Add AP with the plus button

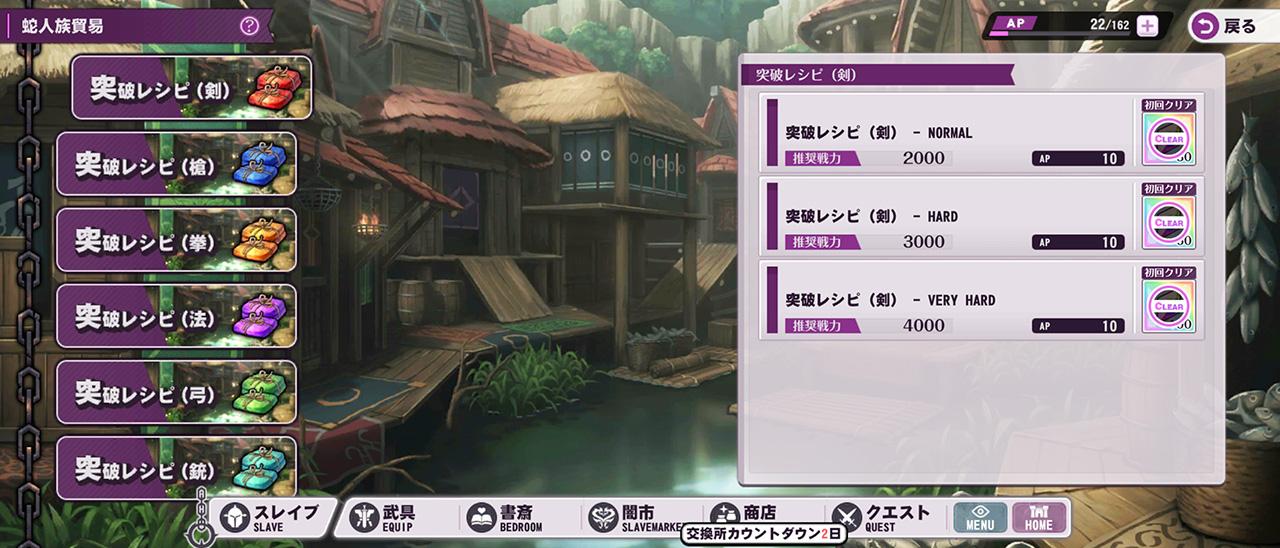click(x=1147, y=26)
